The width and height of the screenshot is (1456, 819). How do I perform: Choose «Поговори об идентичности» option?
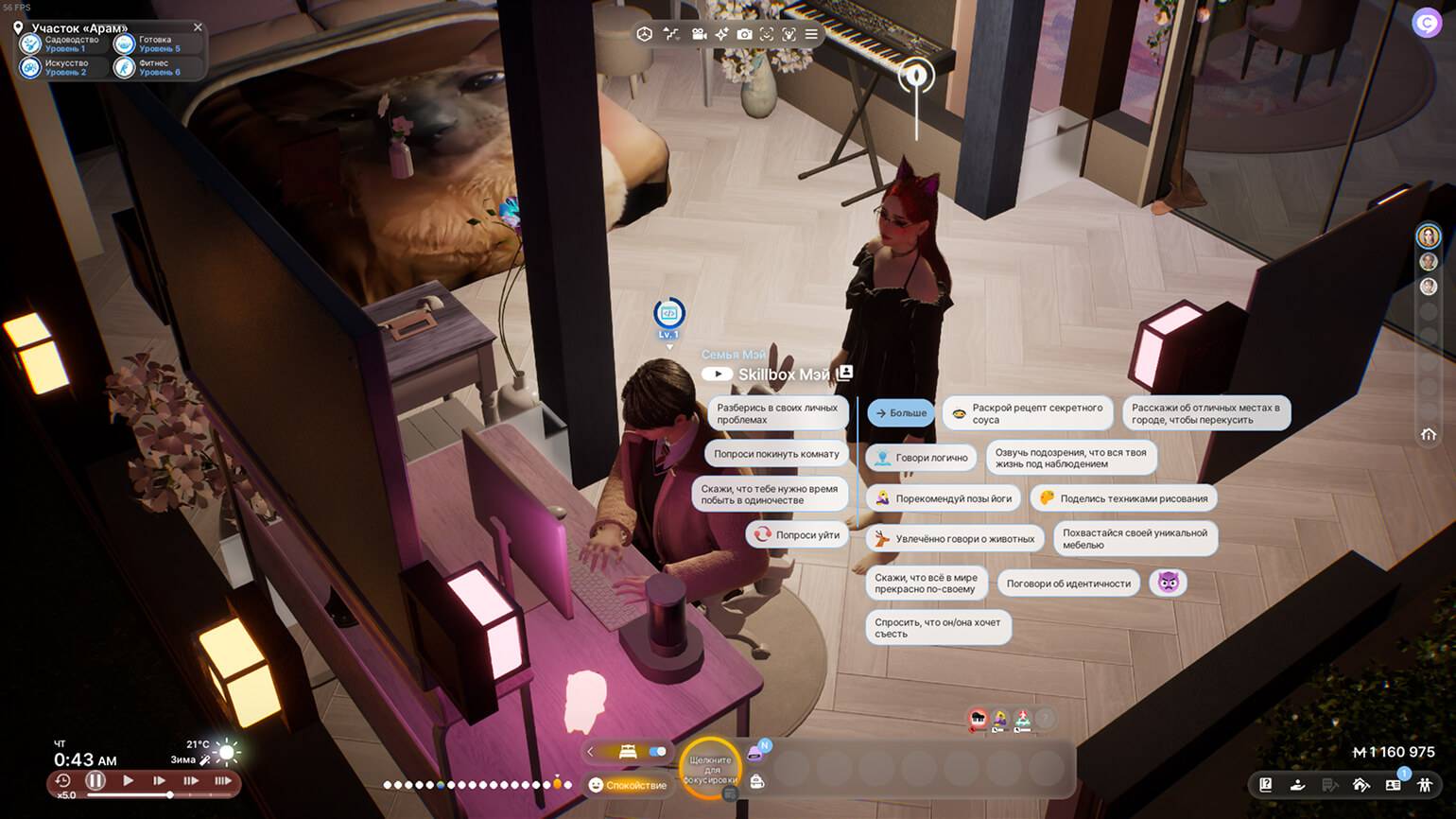(1068, 584)
